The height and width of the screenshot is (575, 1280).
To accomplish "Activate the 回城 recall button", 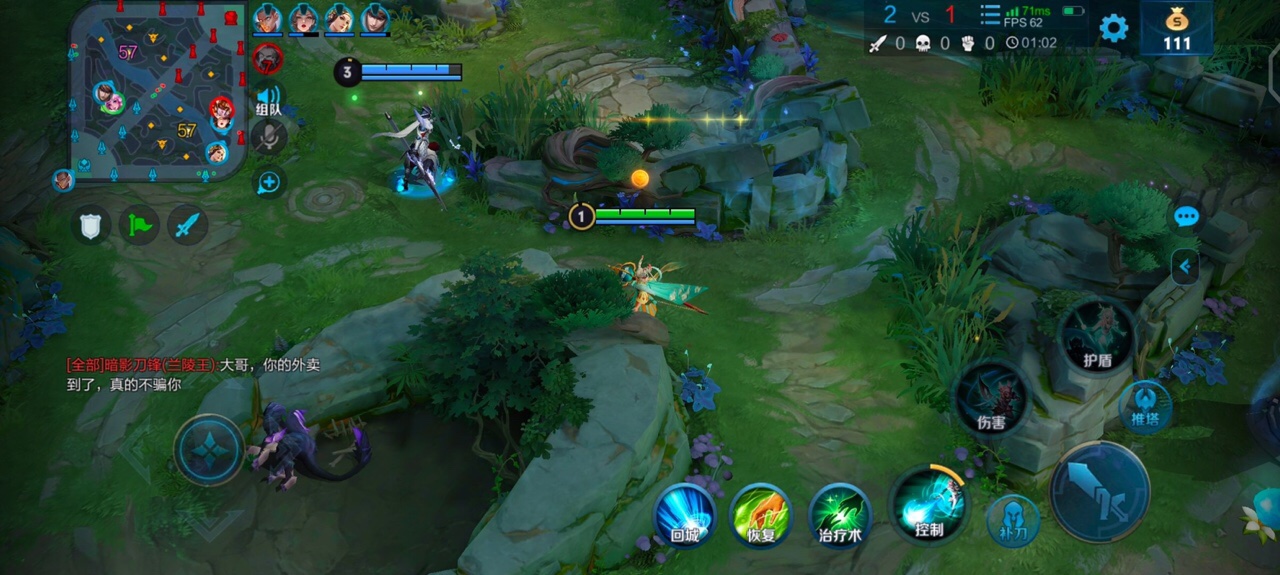I will (684, 516).
